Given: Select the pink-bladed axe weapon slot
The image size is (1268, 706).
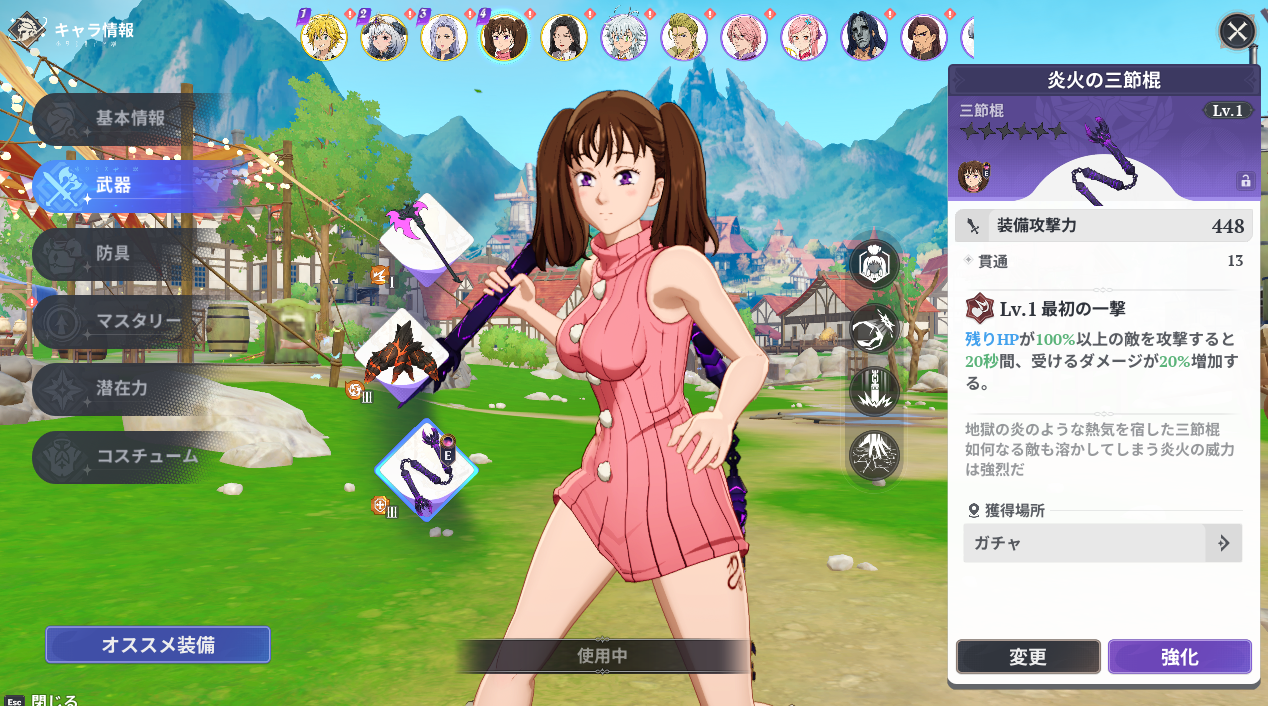Looking at the screenshot, I should coord(427,238).
